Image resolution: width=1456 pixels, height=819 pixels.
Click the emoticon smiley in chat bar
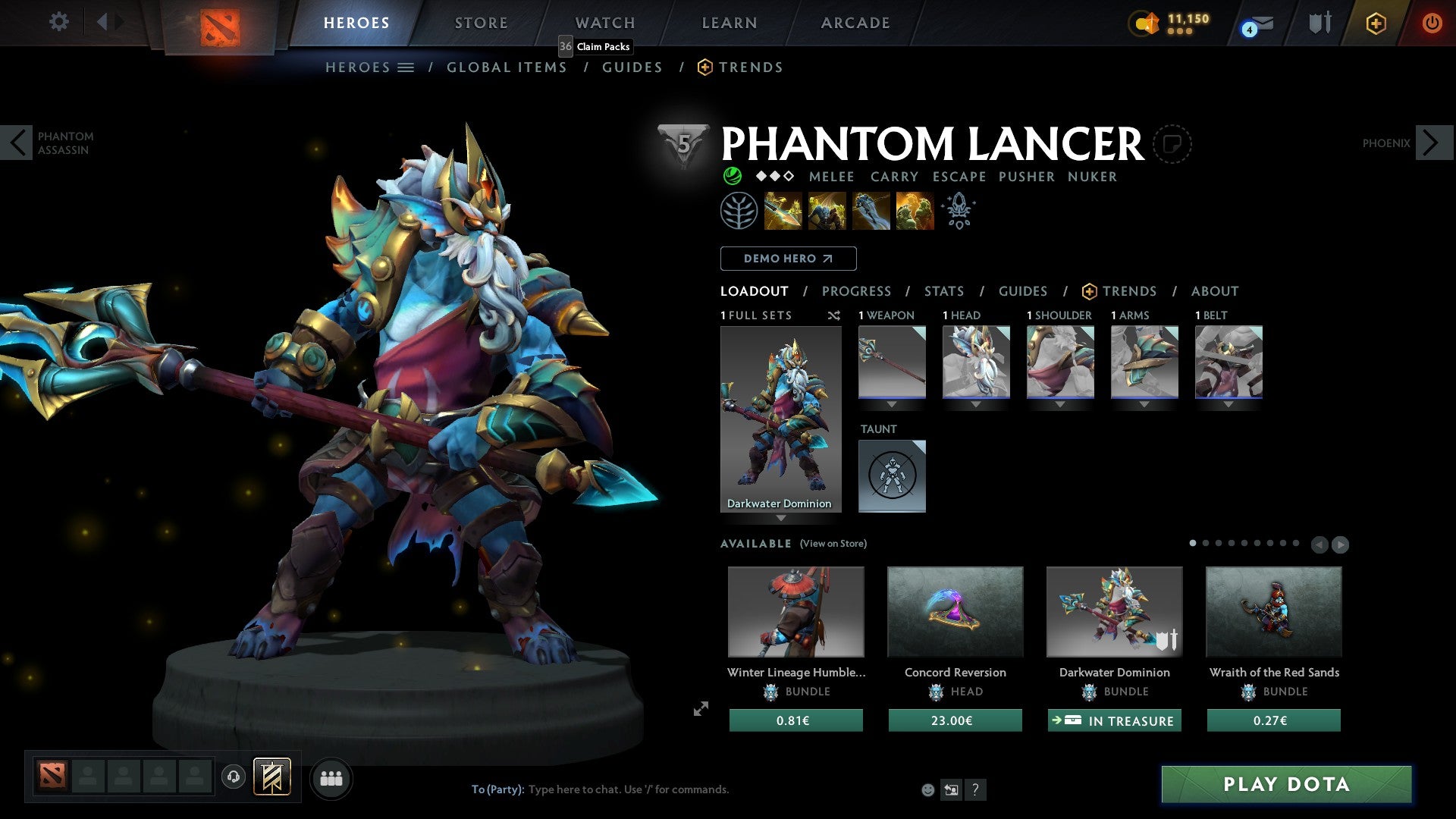pyautogui.click(x=927, y=789)
